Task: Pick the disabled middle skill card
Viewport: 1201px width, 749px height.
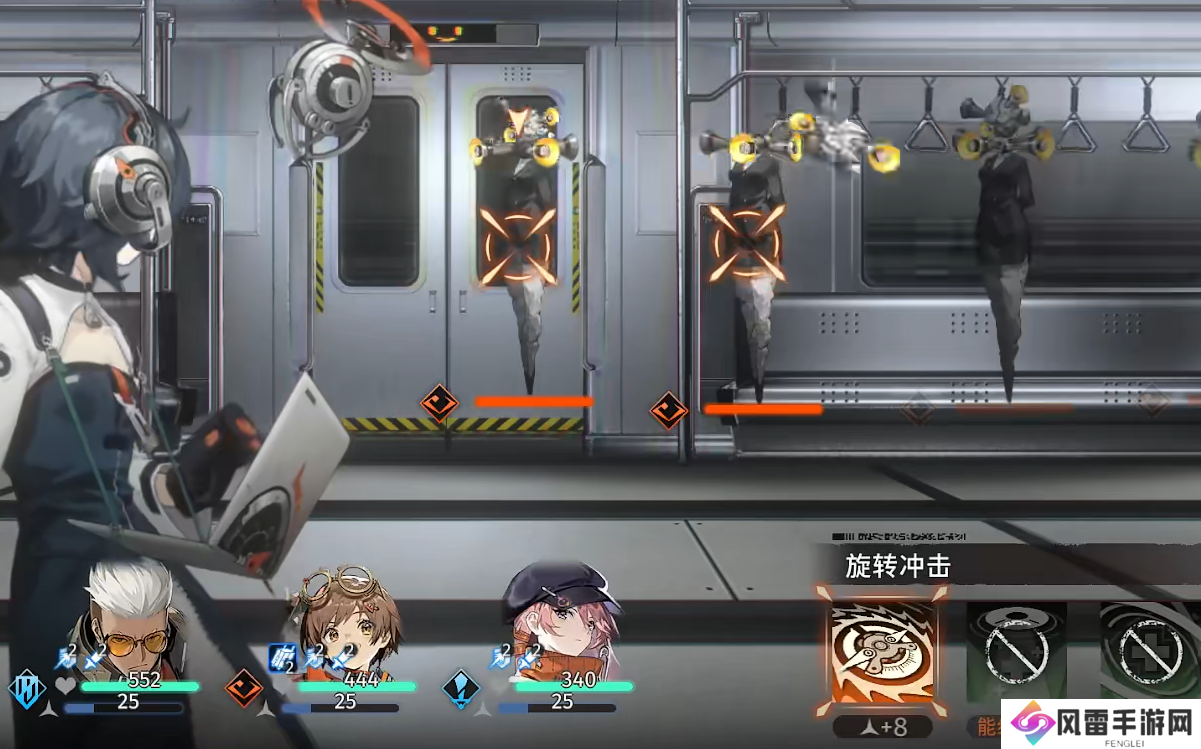Action: point(1016,650)
